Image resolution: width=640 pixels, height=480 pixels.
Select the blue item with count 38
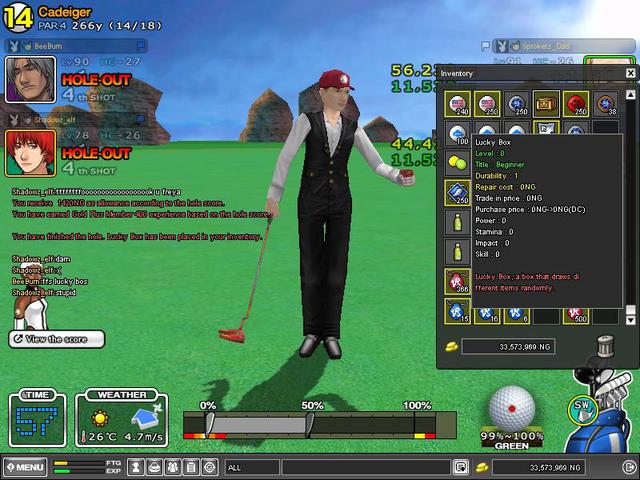click(x=603, y=102)
